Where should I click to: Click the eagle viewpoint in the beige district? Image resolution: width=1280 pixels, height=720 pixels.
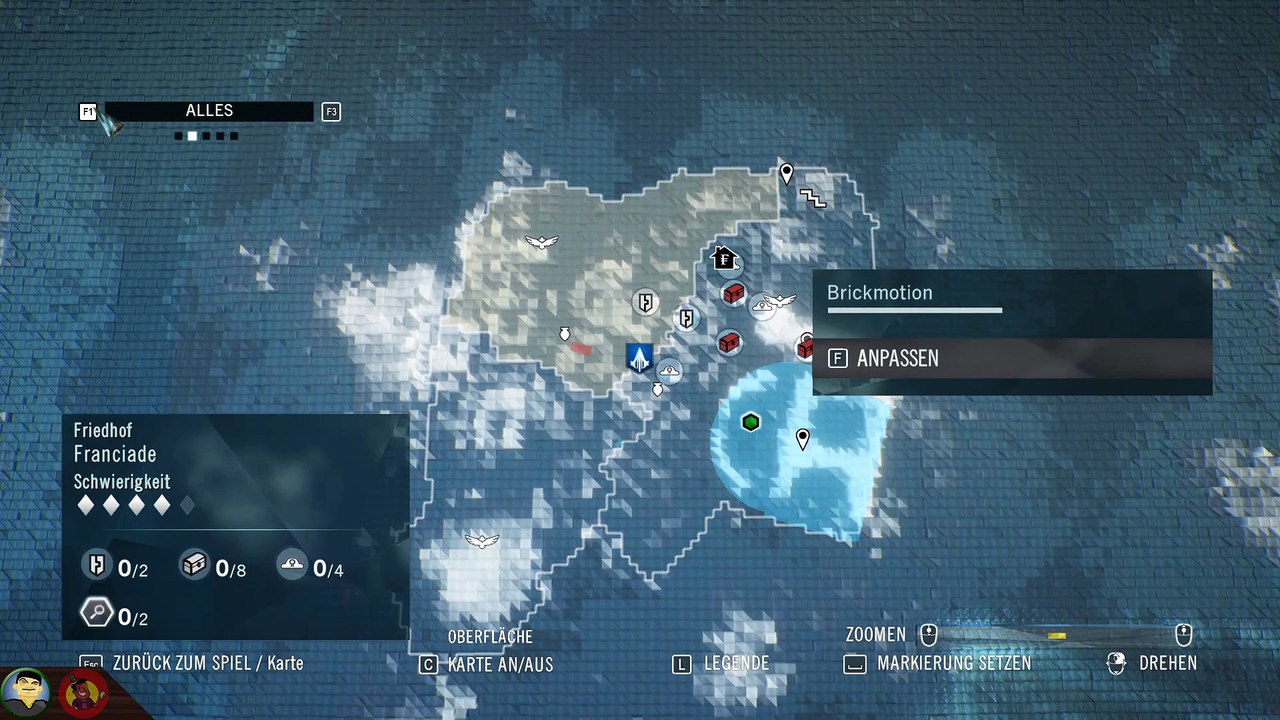click(541, 242)
